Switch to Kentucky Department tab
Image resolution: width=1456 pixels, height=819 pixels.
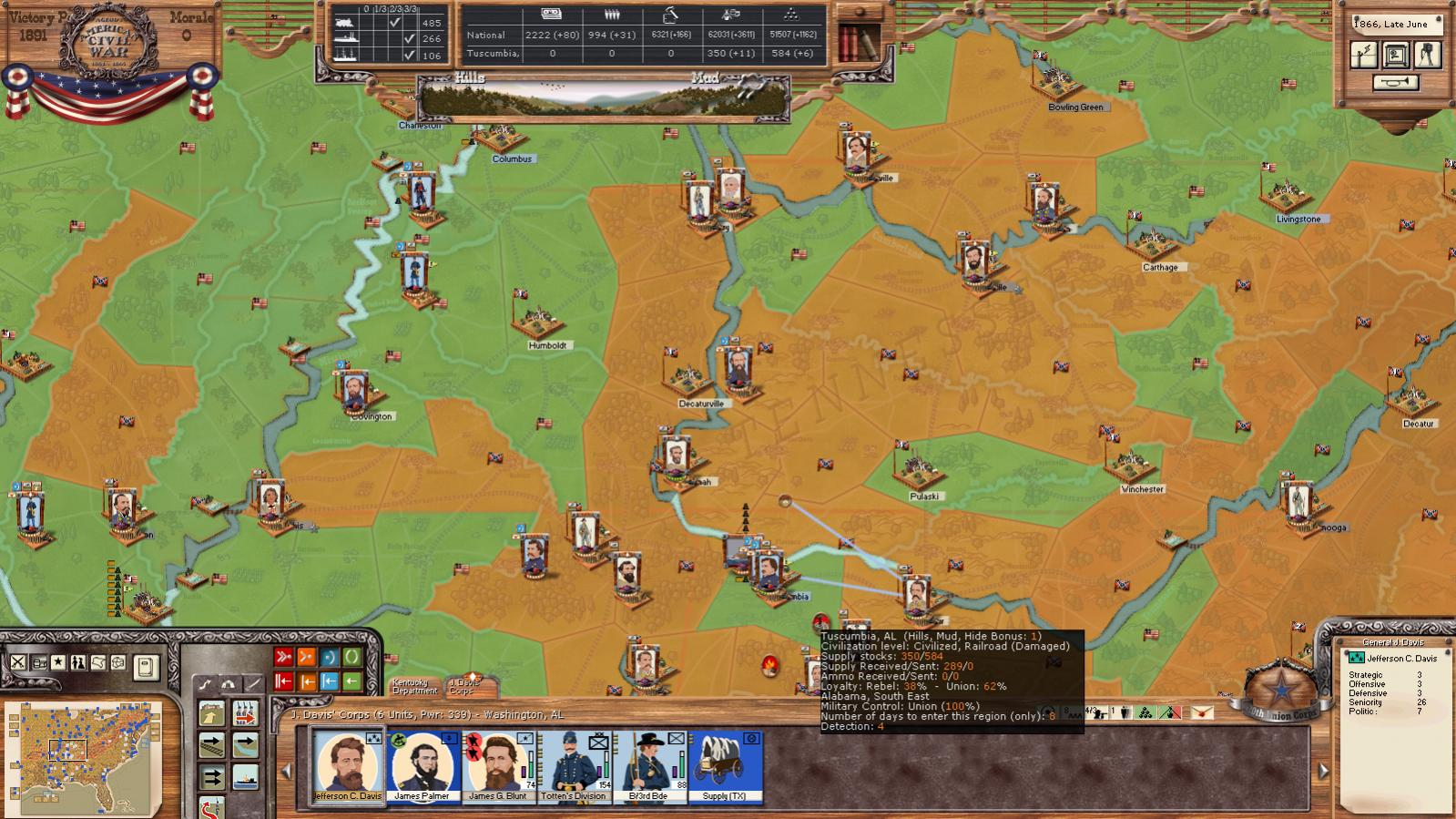click(415, 687)
